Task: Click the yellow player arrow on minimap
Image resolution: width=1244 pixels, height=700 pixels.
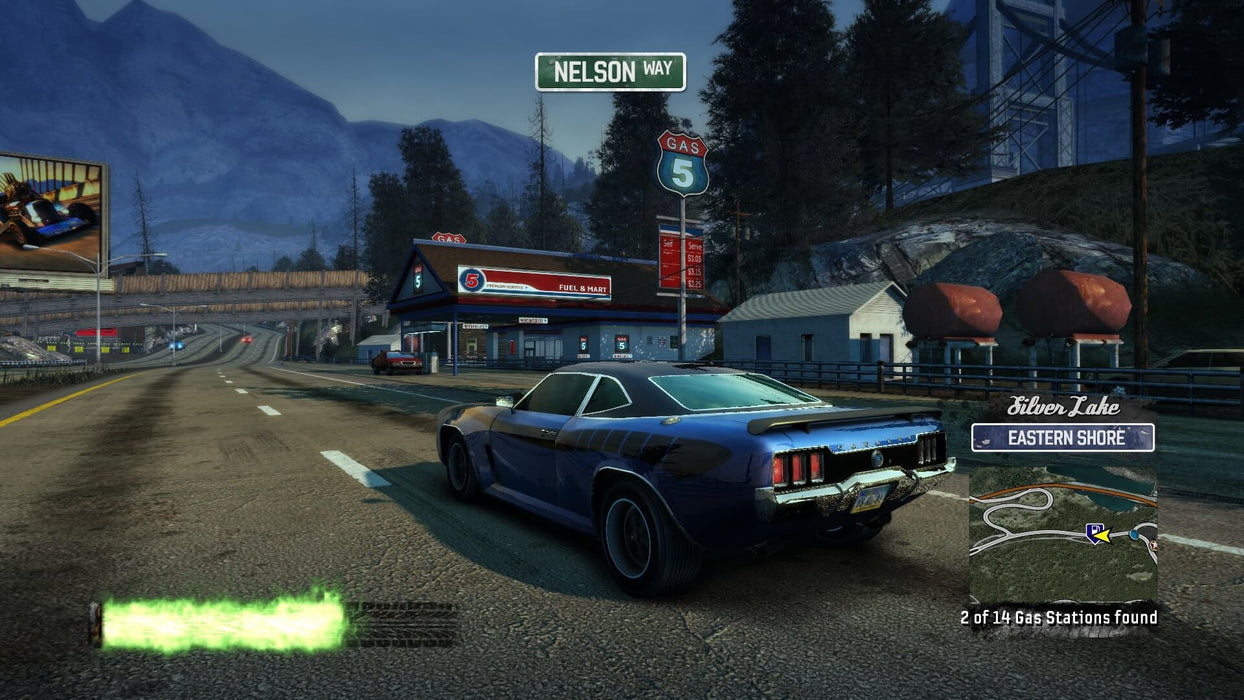Action: tap(1100, 535)
